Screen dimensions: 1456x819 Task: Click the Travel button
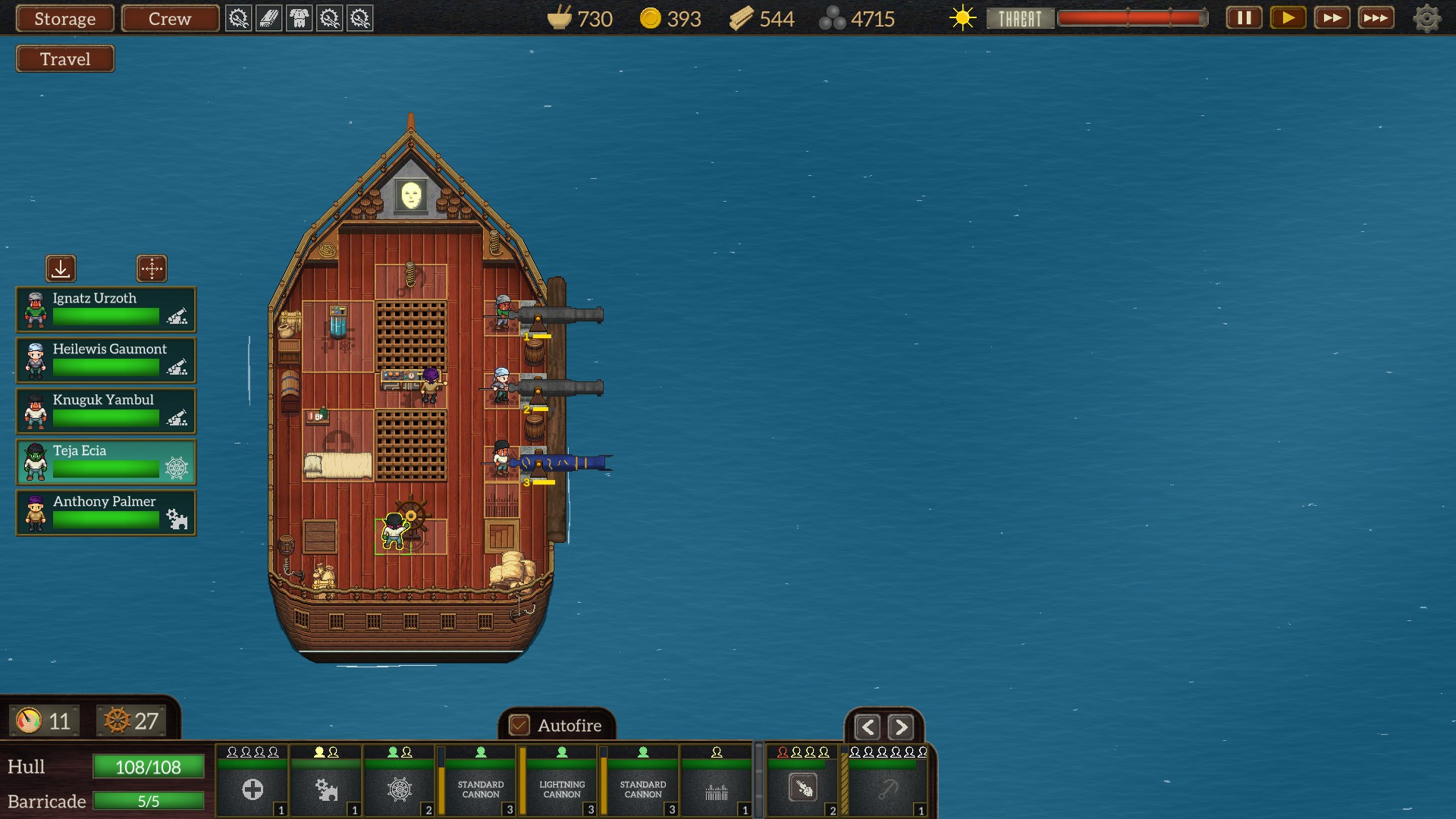(x=65, y=59)
